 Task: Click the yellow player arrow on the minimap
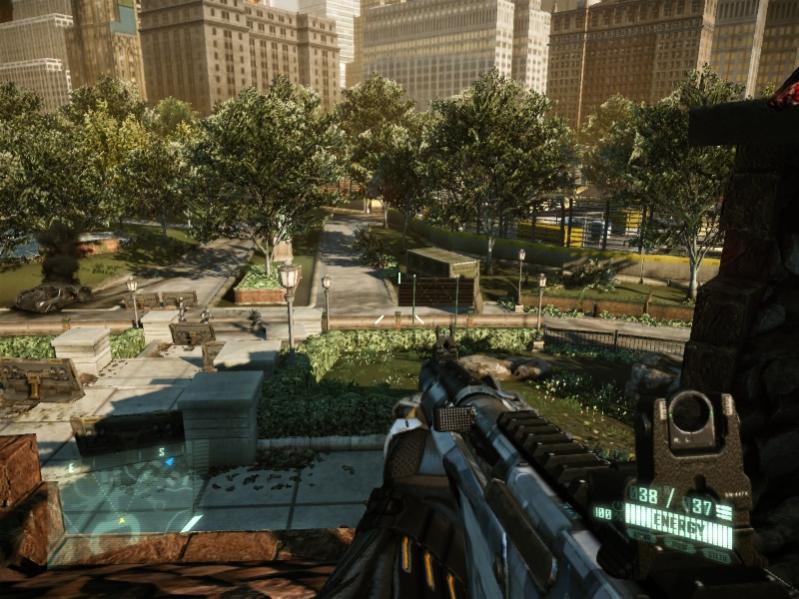coord(121,520)
